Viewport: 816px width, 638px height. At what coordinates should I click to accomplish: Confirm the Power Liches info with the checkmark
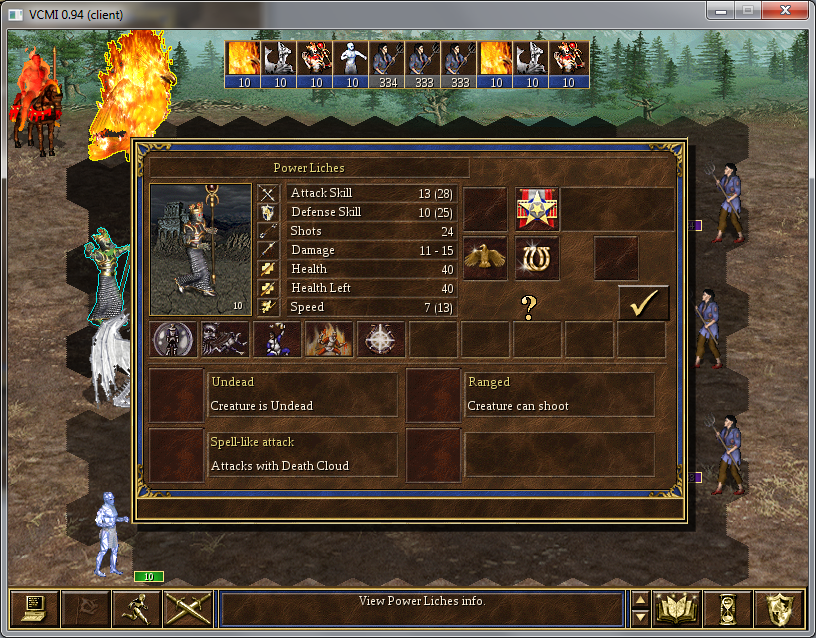coord(643,302)
